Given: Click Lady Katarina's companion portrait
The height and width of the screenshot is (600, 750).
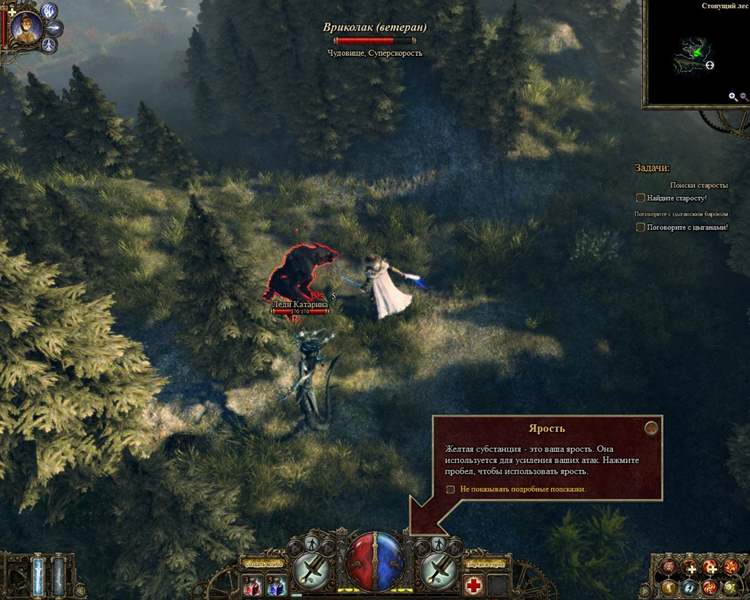Looking at the screenshot, I should click(26, 28).
